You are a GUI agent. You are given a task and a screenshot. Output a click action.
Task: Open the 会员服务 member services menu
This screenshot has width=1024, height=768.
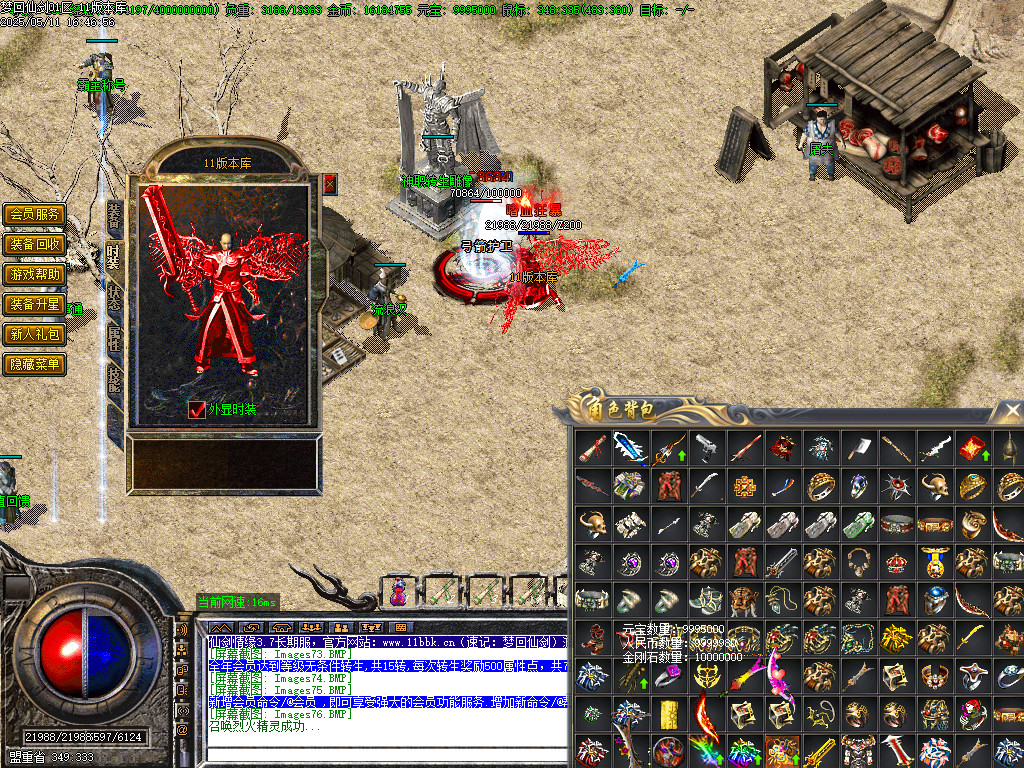pyautogui.click(x=35, y=214)
